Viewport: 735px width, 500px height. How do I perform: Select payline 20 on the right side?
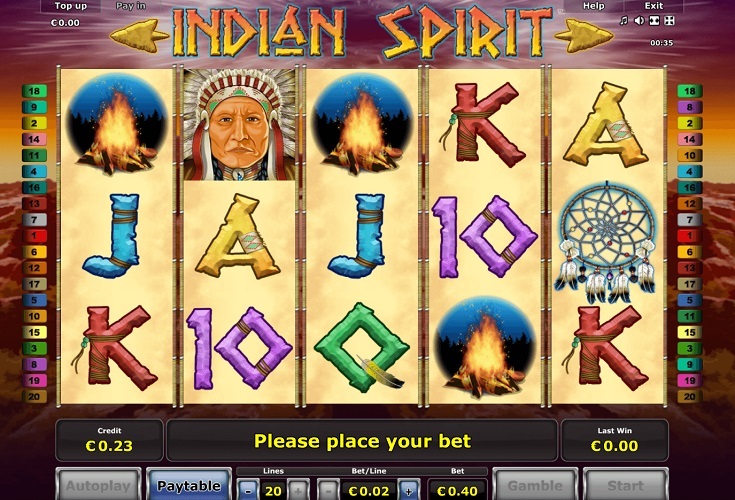pos(689,396)
